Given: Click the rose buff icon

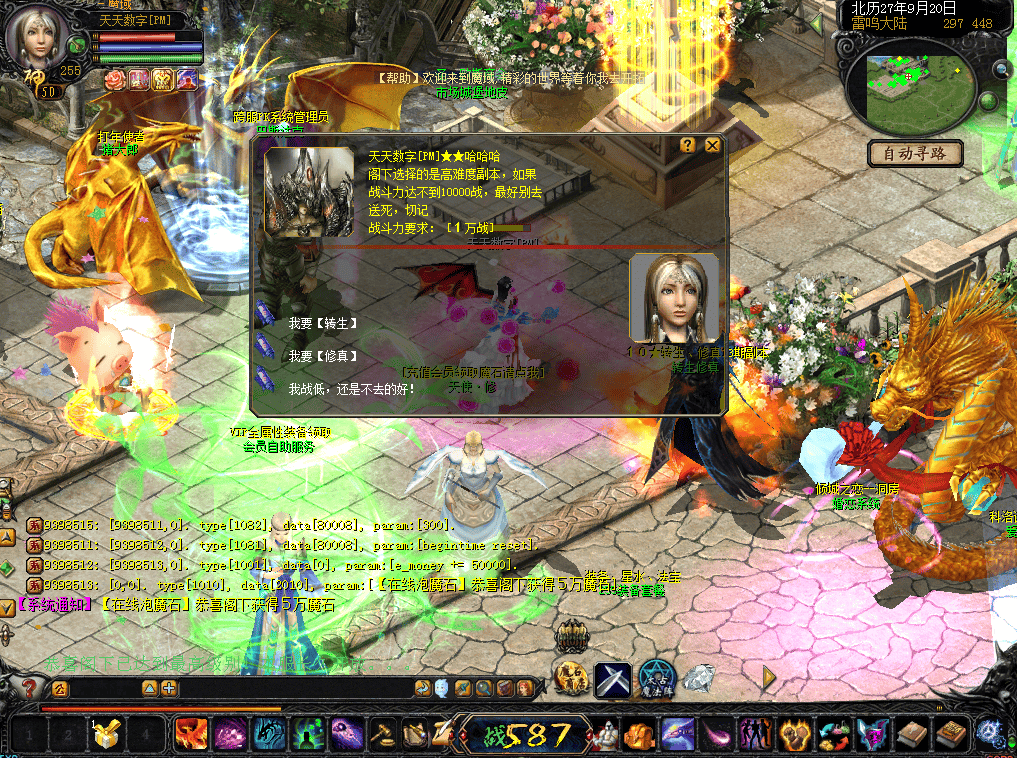Looking at the screenshot, I should coord(115,79).
